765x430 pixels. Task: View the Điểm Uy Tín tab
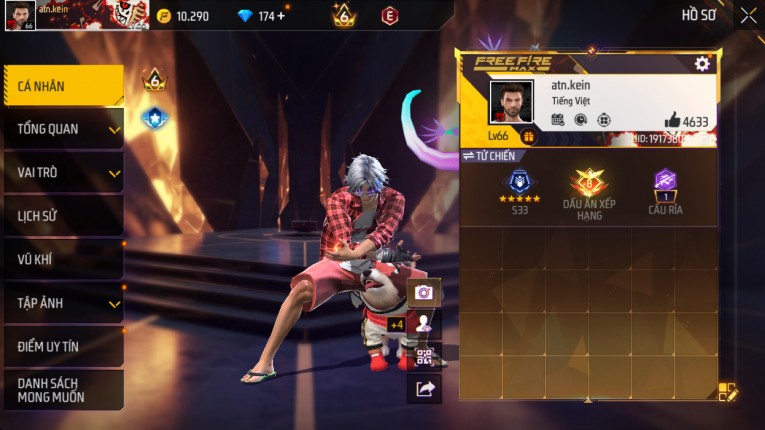pos(63,346)
